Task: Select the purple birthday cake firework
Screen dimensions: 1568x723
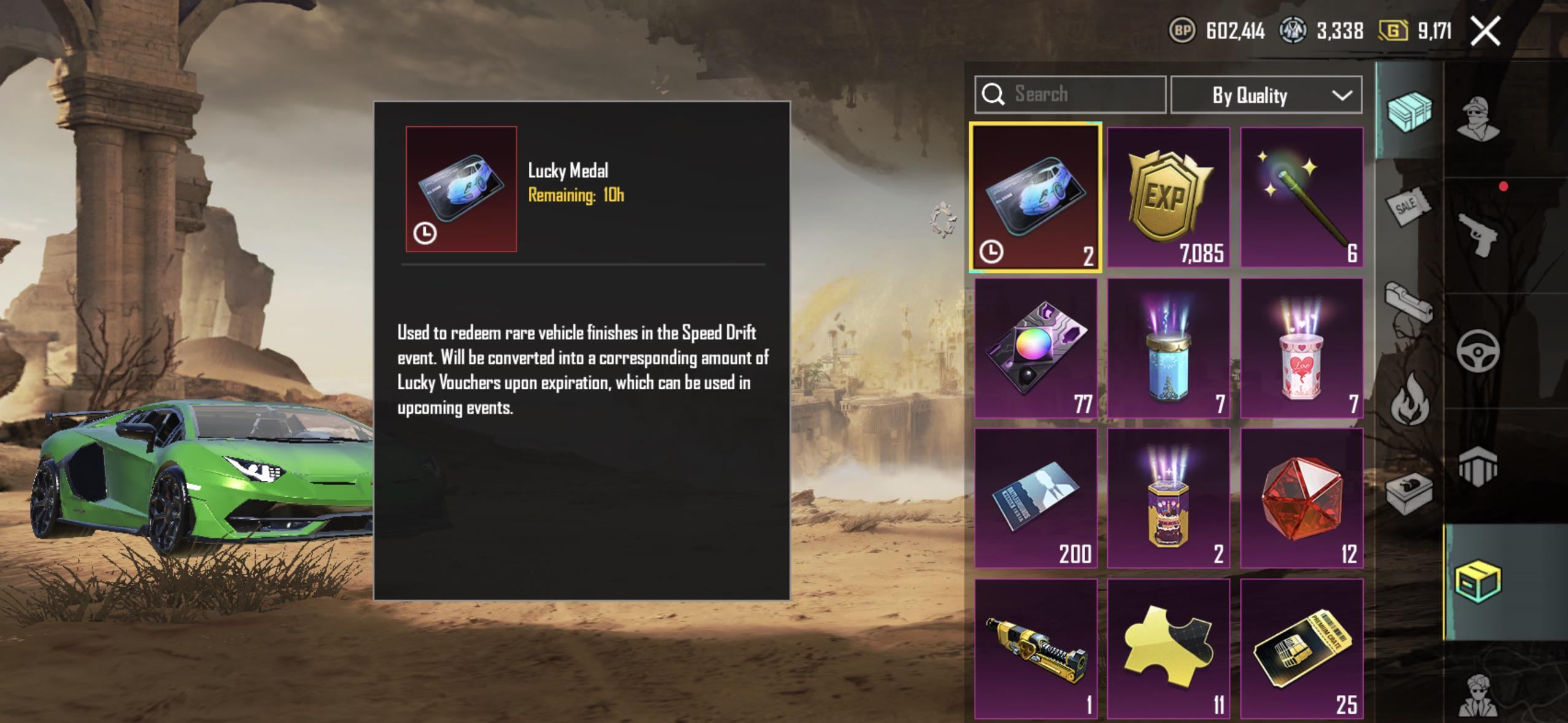Action: 1168,497
